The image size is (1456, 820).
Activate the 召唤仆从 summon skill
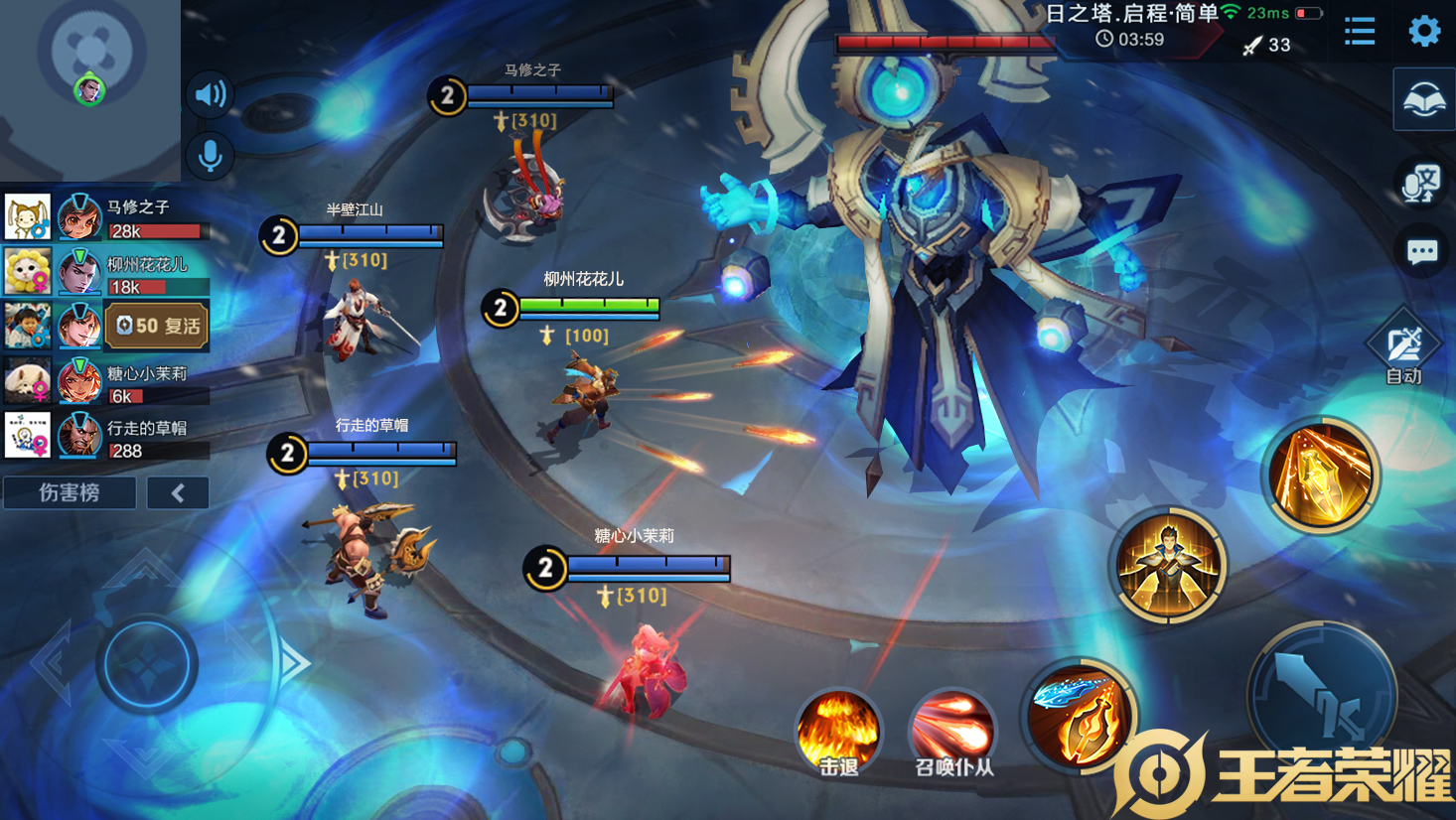click(x=952, y=733)
